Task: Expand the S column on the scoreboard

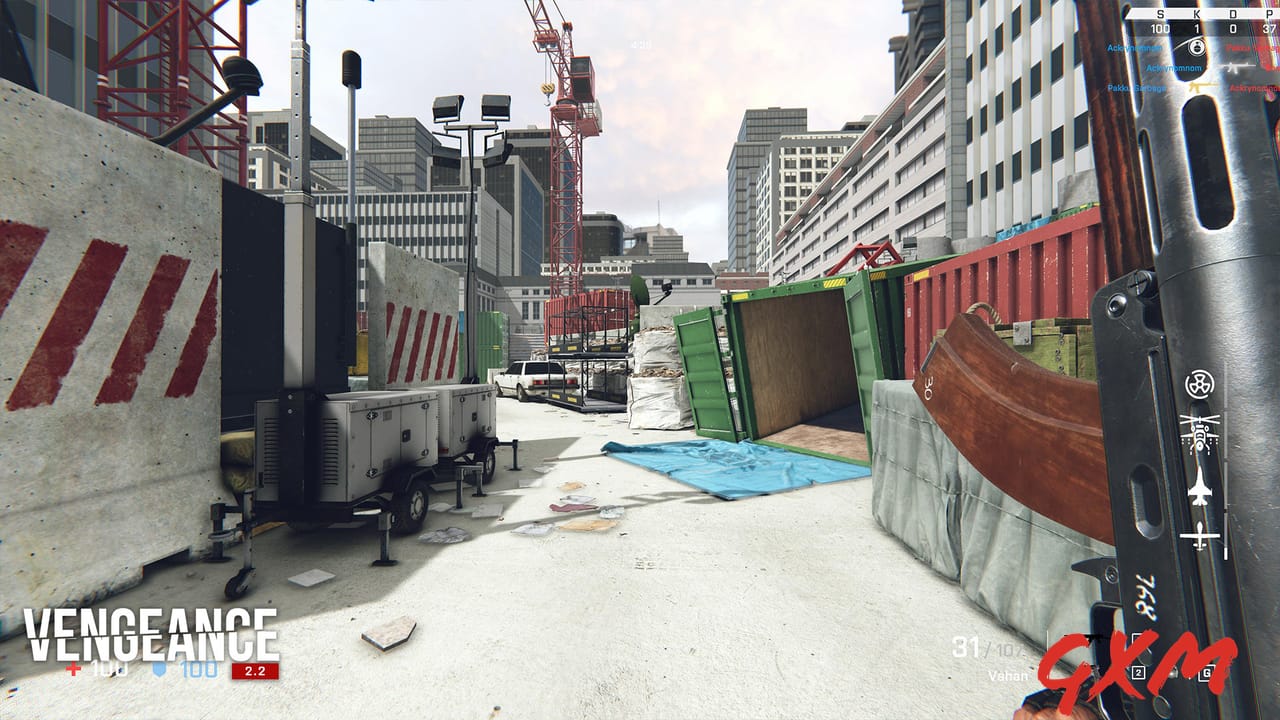Action: [x=1158, y=12]
